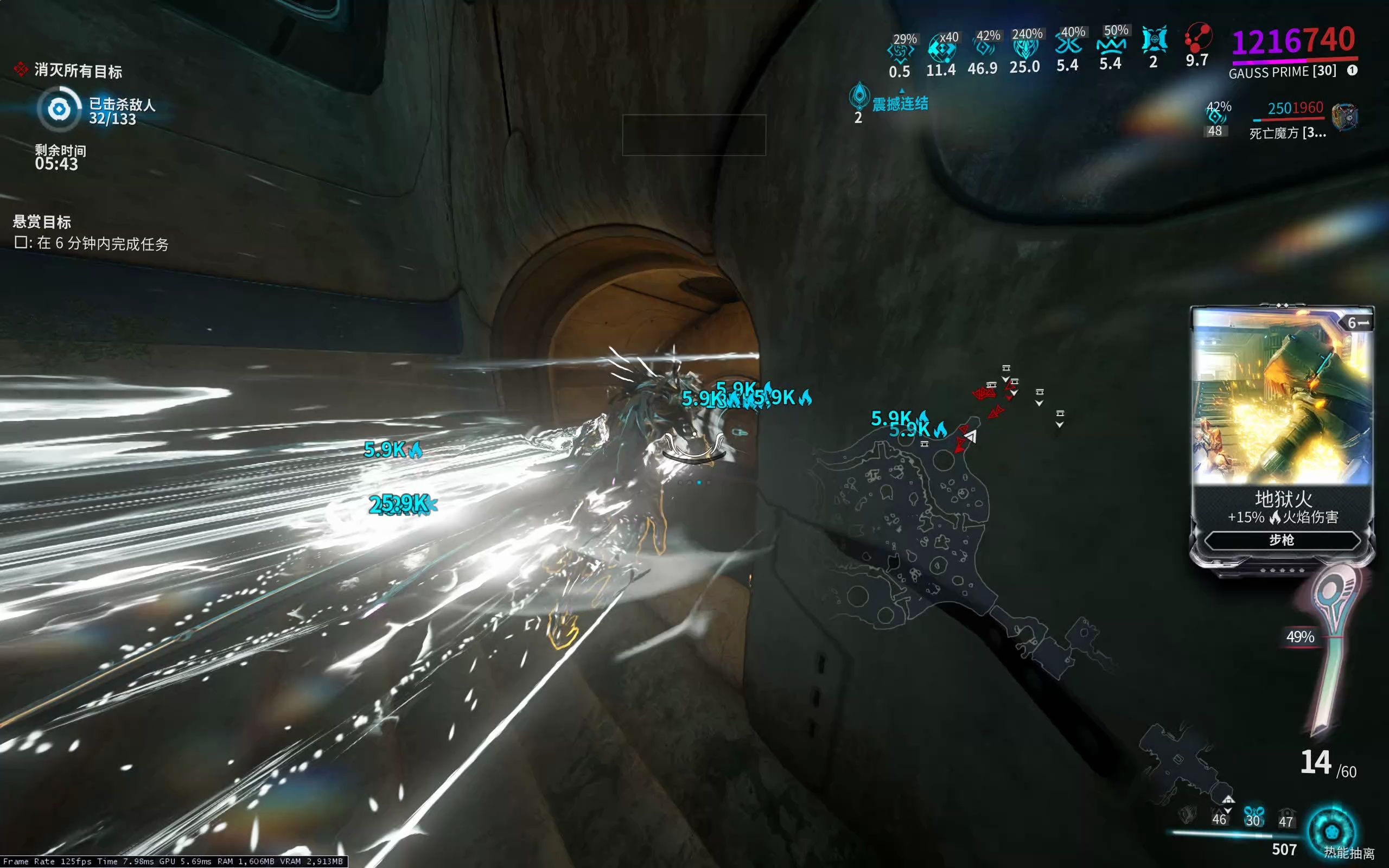Click the 240% armor buff icon
Image resolution: width=1389 pixels, height=868 pixels.
[1025, 50]
